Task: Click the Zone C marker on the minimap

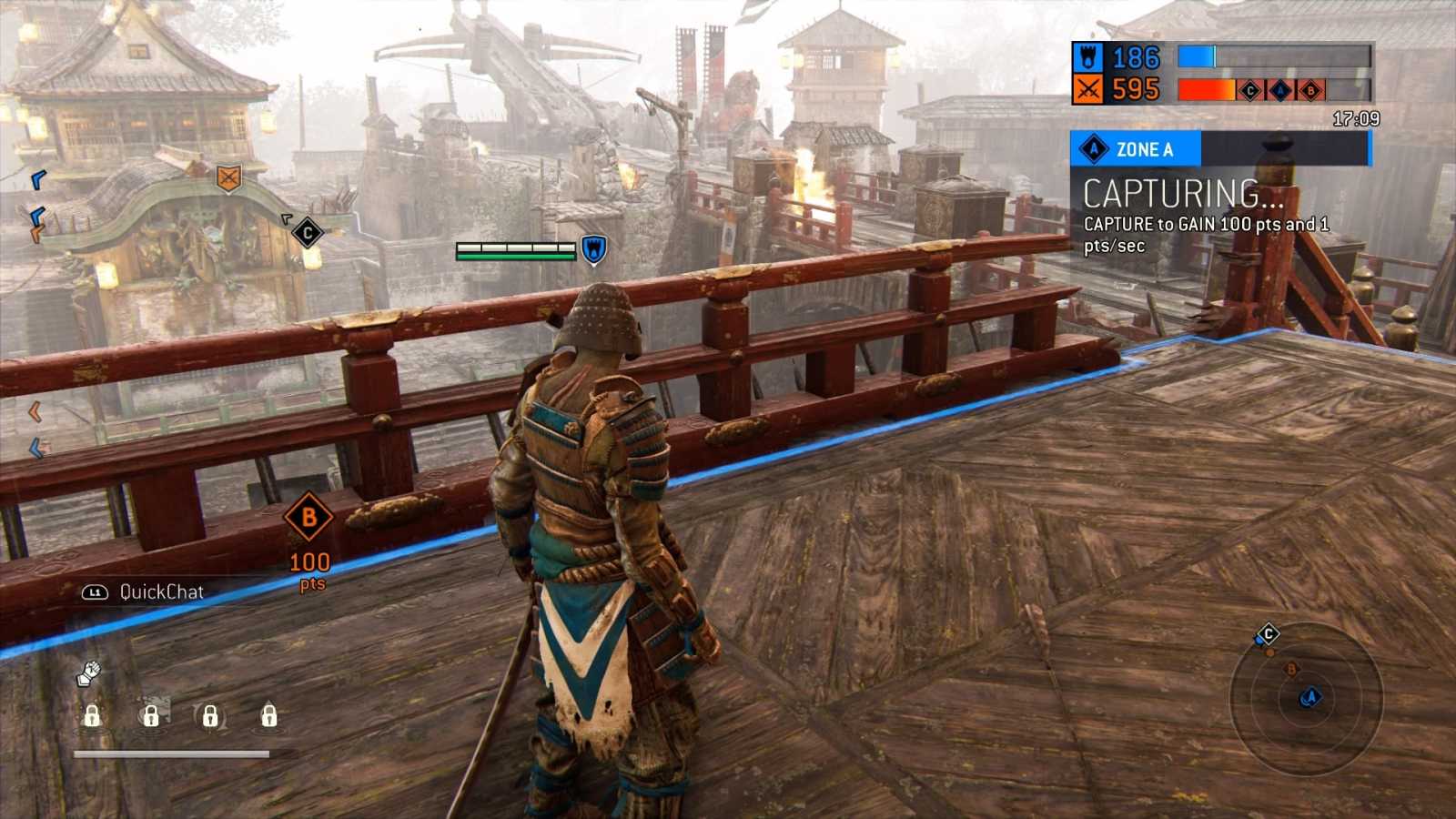Action: [1269, 632]
